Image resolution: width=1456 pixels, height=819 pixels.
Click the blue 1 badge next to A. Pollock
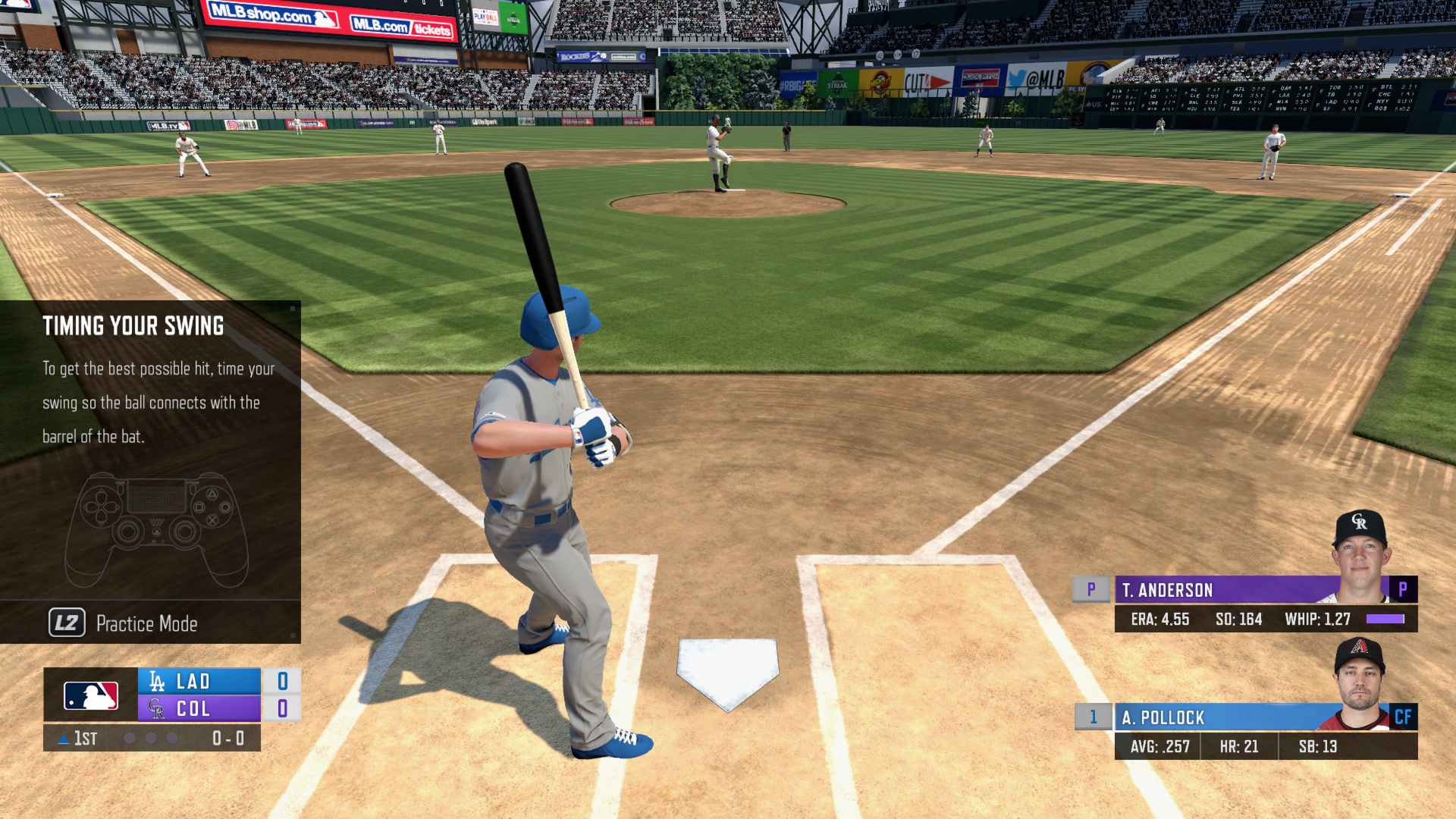[1093, 717]
